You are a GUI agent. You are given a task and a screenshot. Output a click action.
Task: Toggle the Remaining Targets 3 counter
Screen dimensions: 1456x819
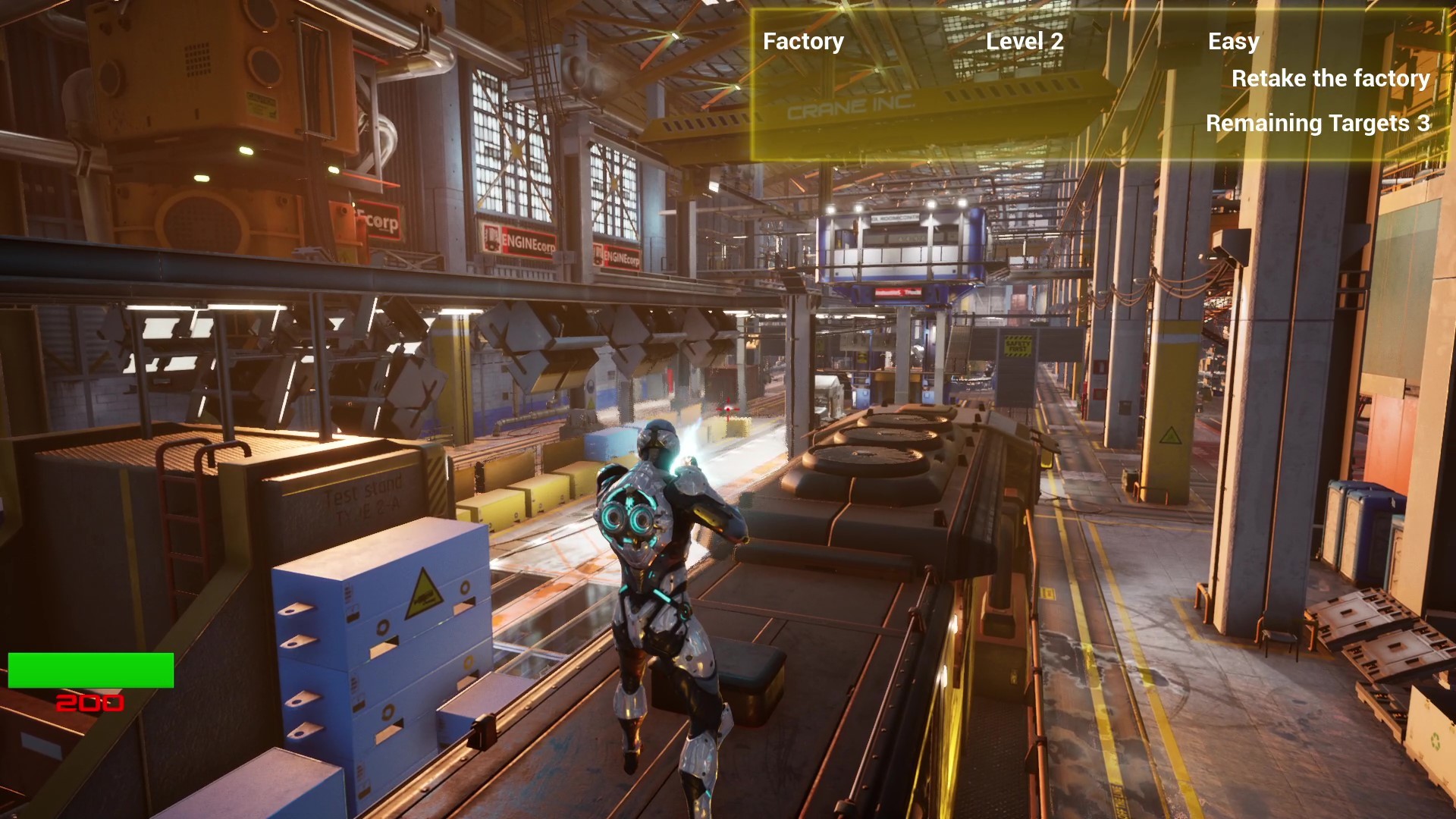point(1319,123)
